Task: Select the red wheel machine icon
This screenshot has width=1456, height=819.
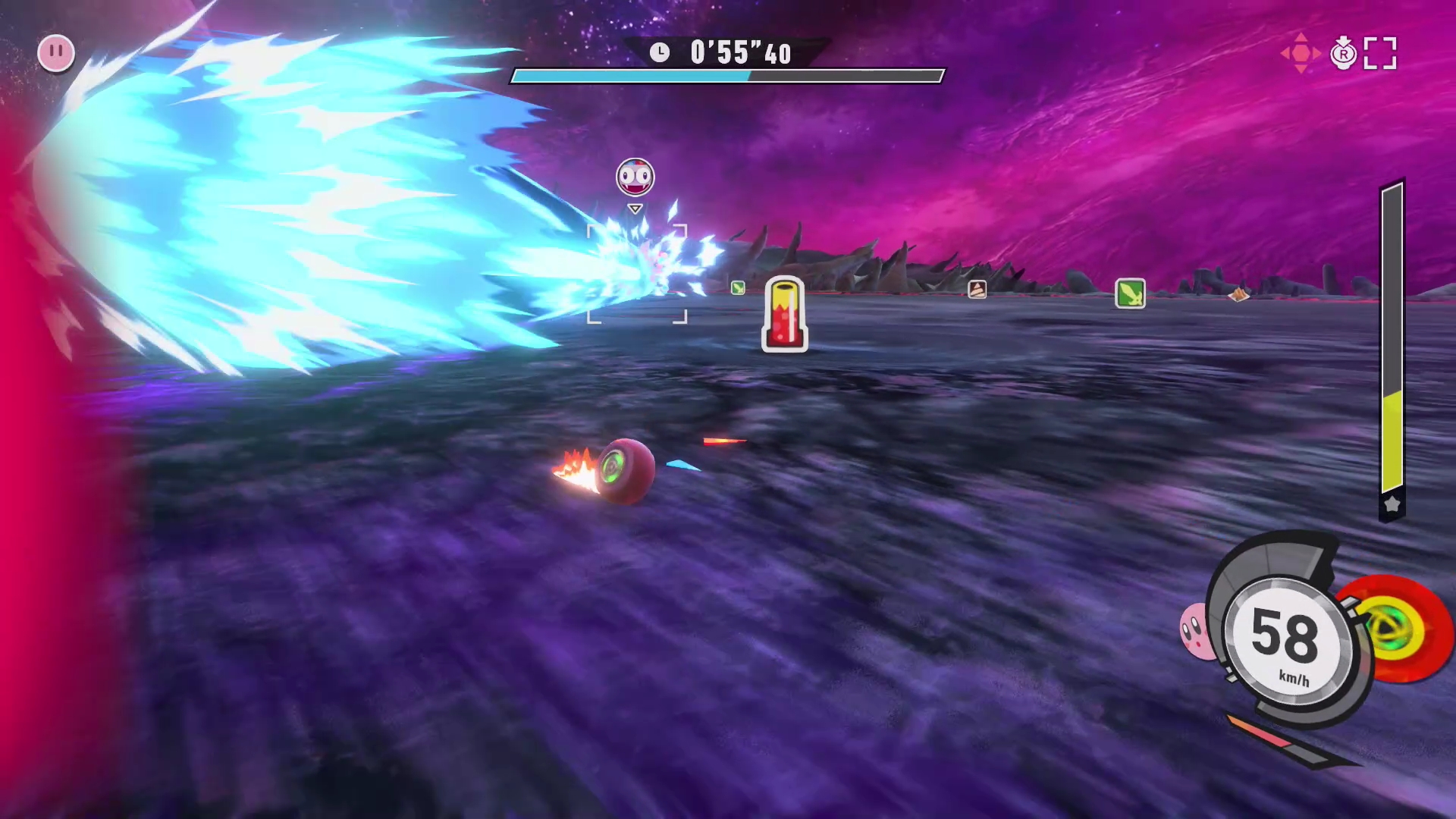Action: 1398,631
